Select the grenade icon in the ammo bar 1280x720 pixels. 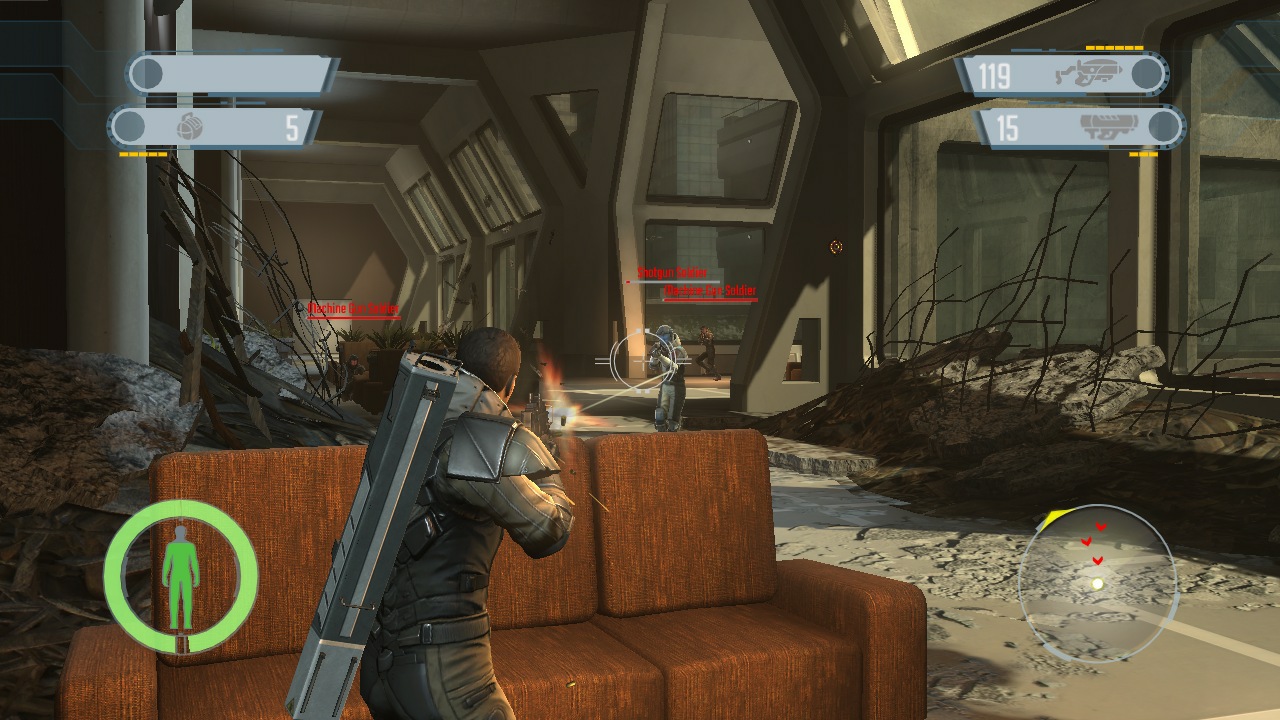tap(189, 126)
